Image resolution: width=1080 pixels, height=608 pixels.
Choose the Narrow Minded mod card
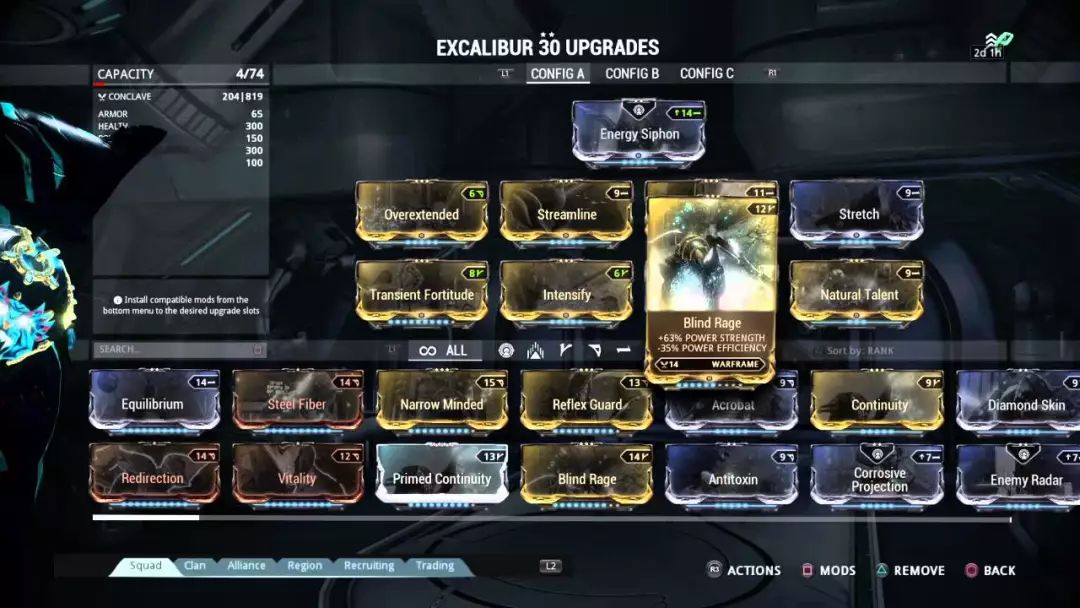click(441, 403)
